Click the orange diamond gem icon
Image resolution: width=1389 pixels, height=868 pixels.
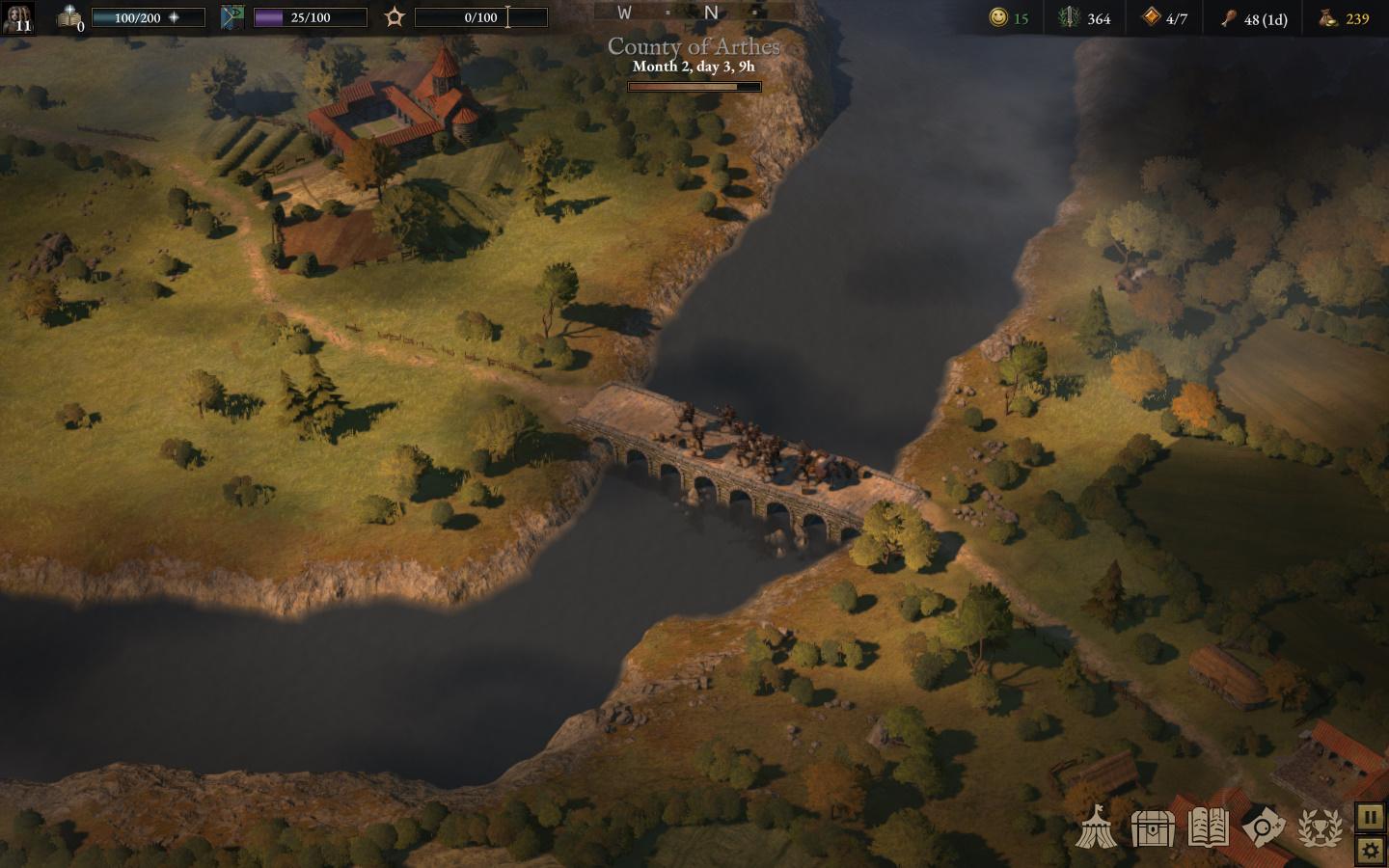point(1151,17)
